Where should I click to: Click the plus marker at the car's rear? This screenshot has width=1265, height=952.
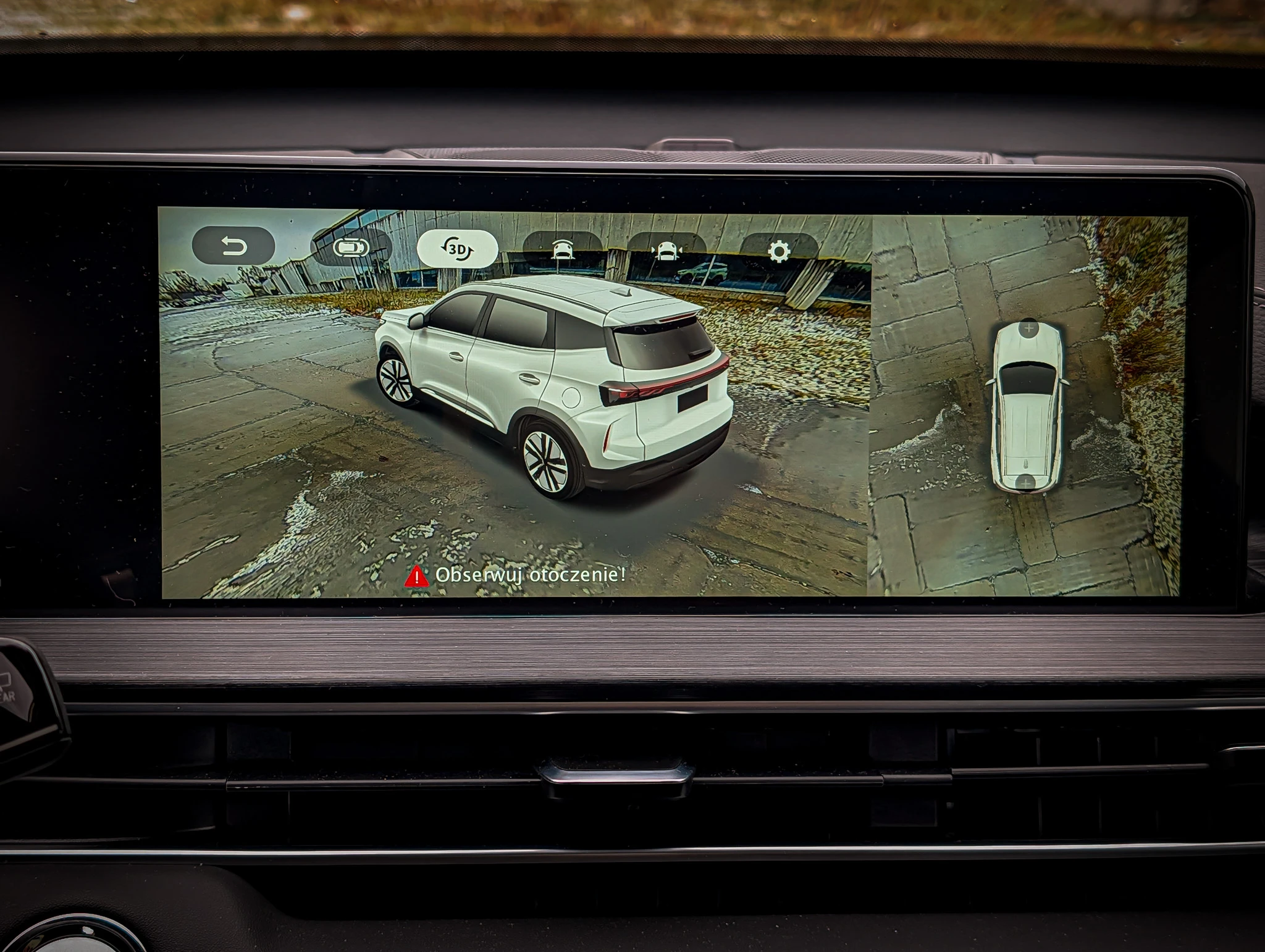click(1025, 482)
